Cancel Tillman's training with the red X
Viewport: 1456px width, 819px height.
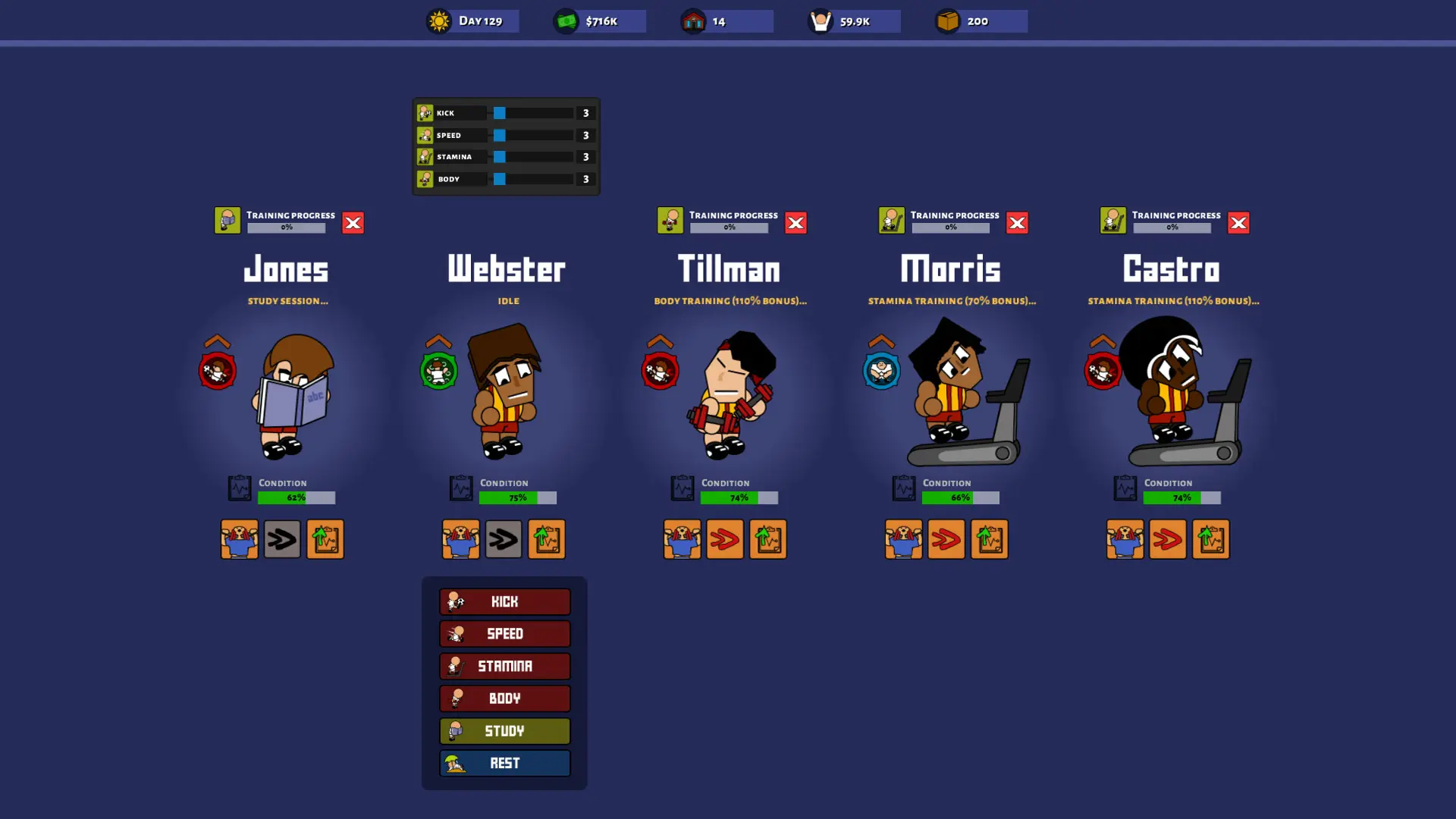click(x=795, y=222)
